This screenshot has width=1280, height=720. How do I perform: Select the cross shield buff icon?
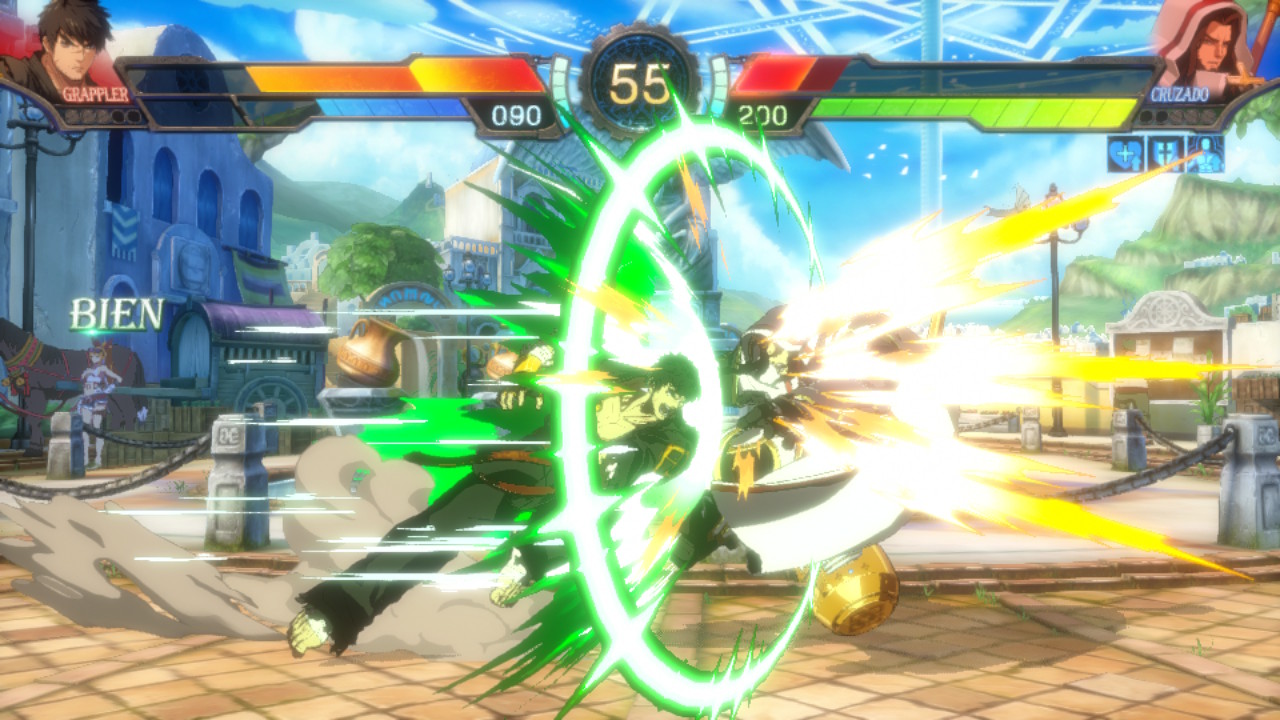click(x=1165, y=155)
